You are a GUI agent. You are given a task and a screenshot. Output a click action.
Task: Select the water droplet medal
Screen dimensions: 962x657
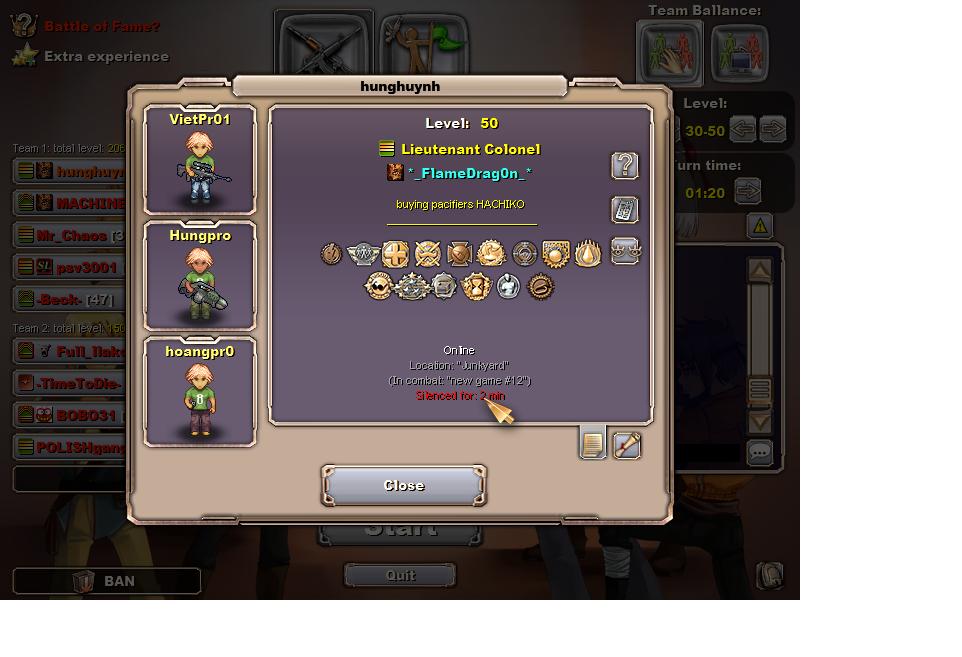click(587, 254)
